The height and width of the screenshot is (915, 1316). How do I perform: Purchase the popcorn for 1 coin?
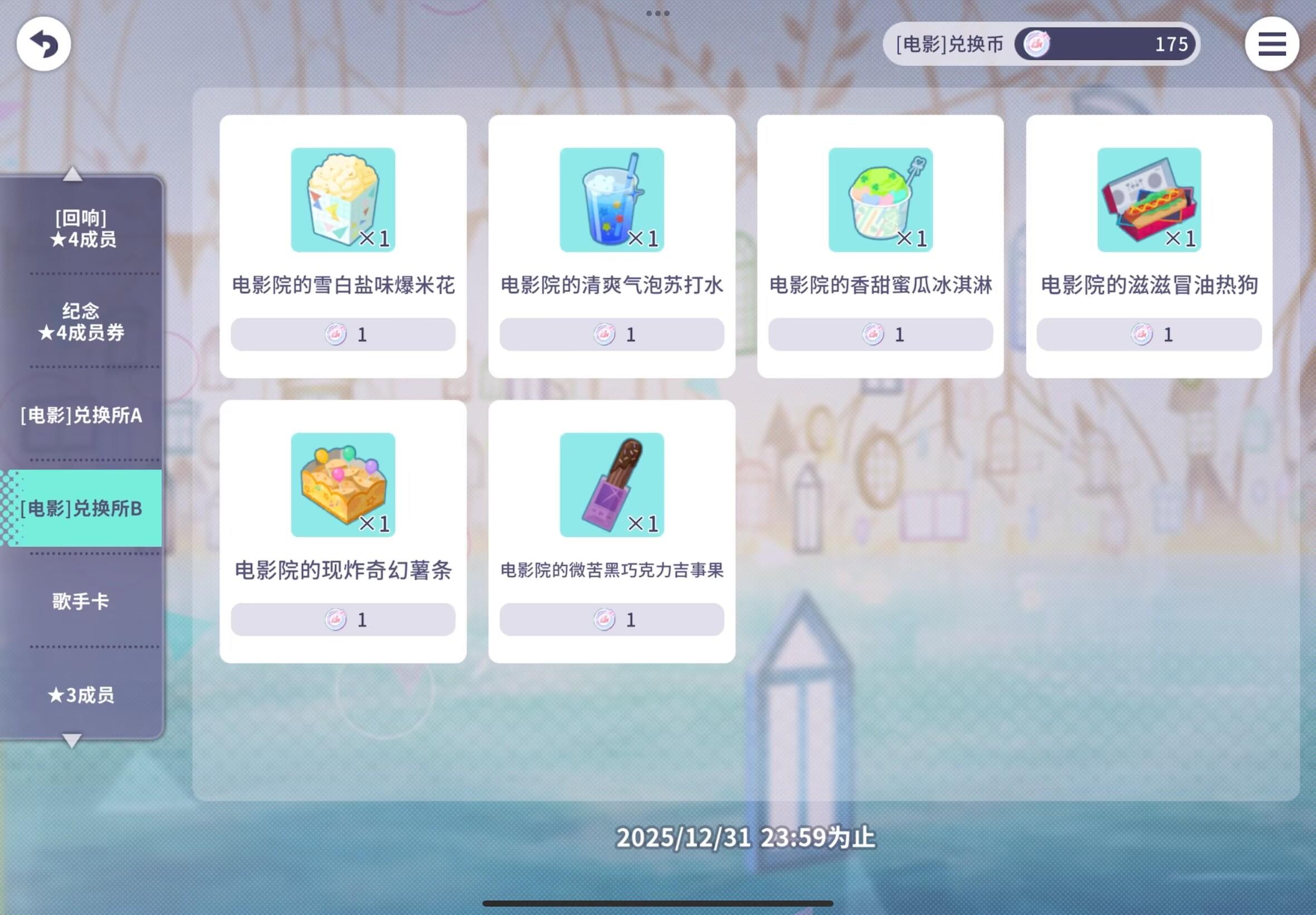pos(342,334)
